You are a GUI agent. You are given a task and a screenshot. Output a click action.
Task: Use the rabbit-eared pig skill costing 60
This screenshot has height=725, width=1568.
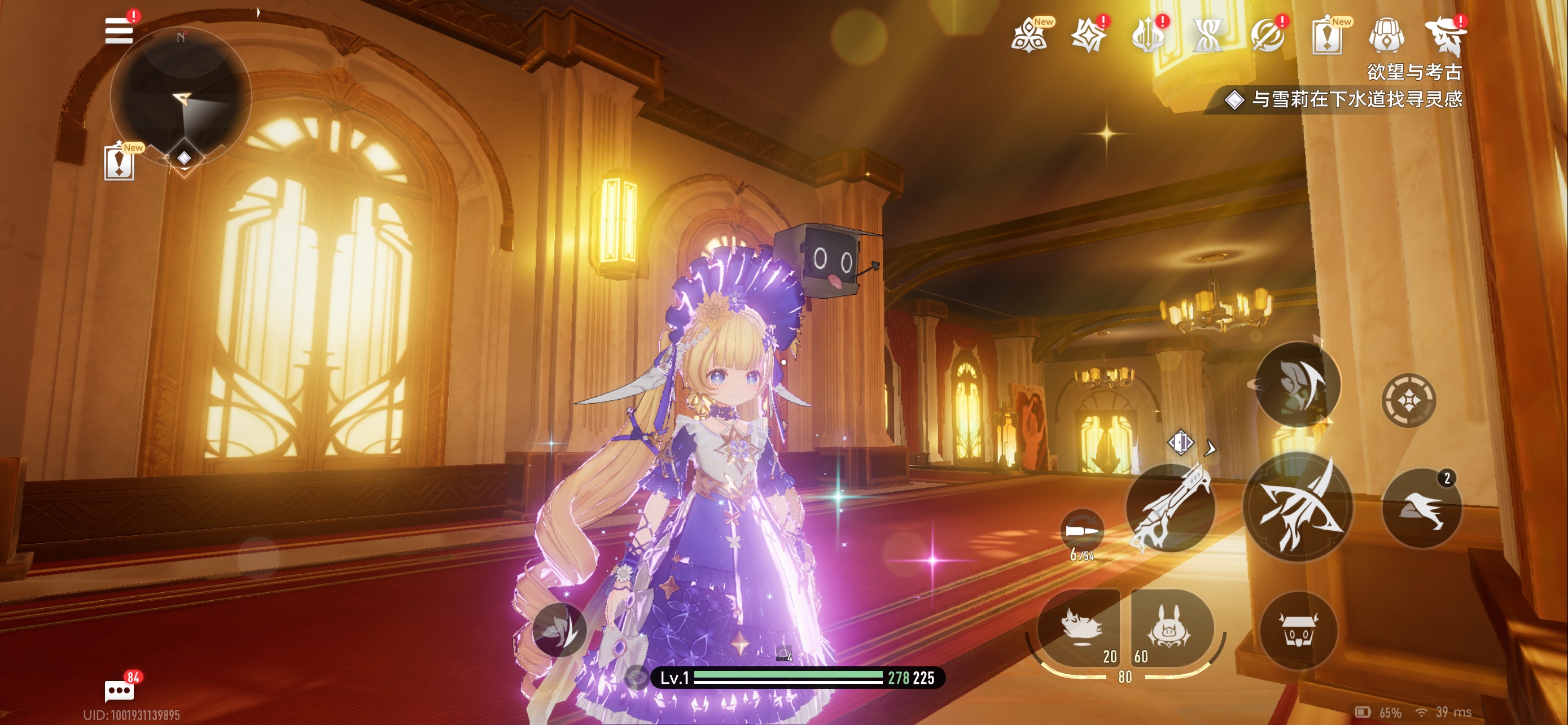[1170, 627]
